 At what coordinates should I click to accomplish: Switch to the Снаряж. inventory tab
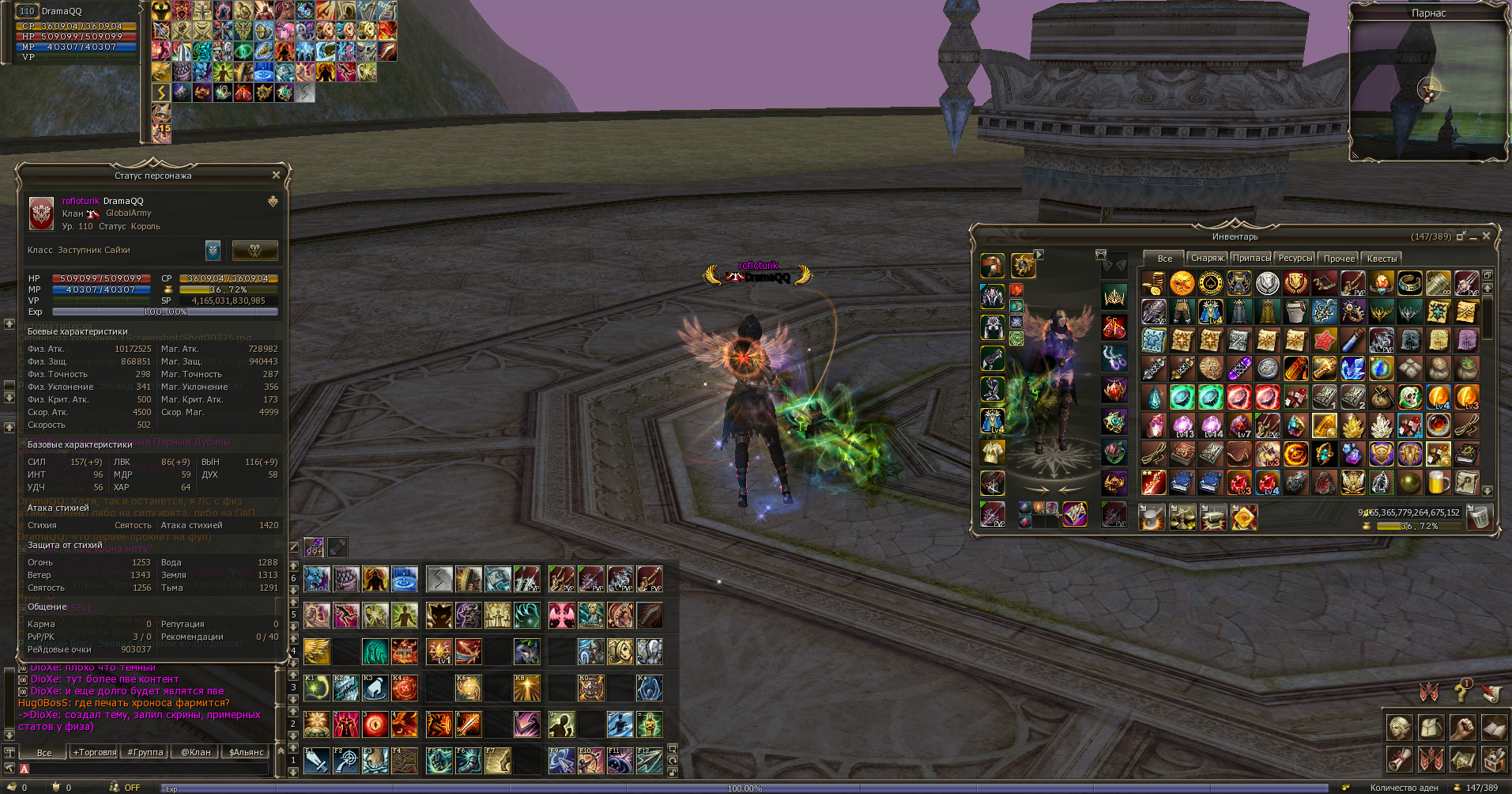tap(1207, 259)
